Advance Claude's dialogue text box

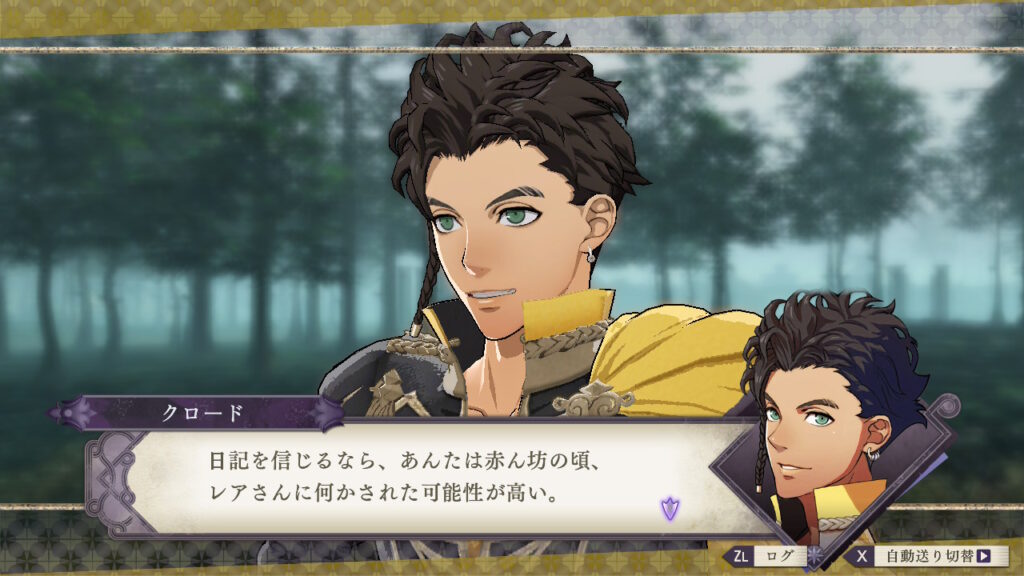[420, 480]
